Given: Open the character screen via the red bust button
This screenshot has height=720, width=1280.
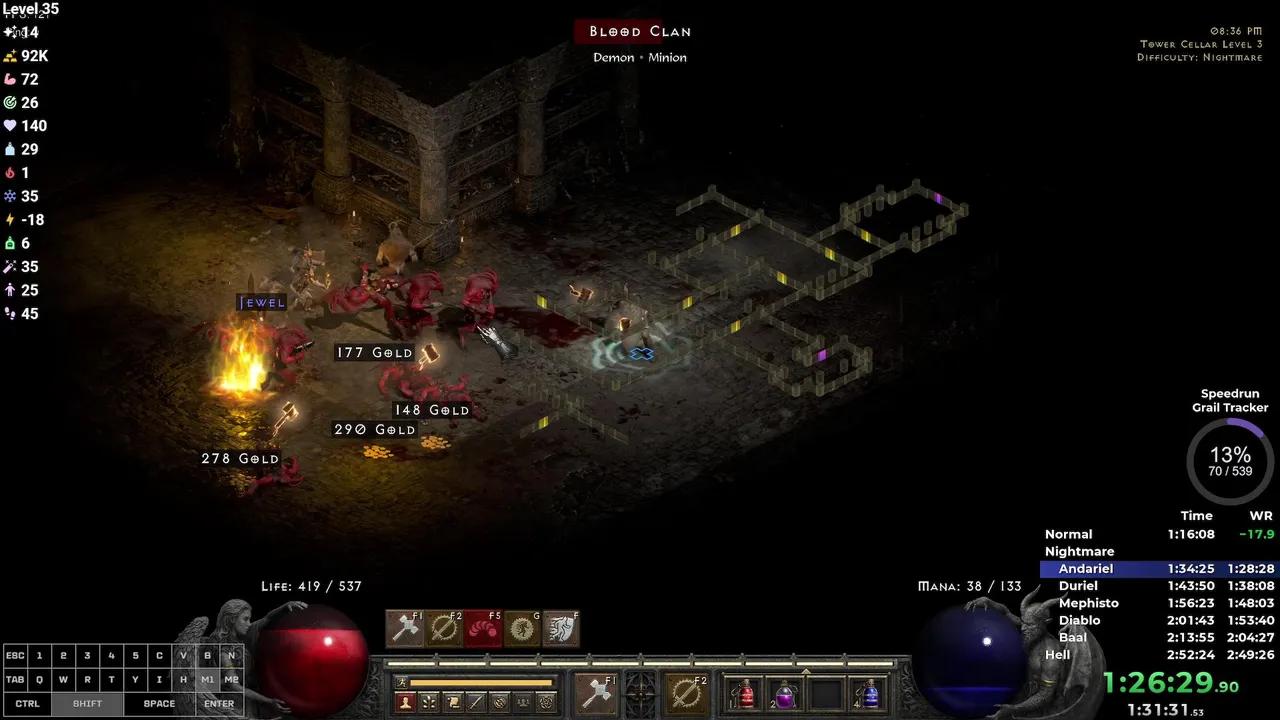Looking at the screenshot, I should (x=405, y=702).
